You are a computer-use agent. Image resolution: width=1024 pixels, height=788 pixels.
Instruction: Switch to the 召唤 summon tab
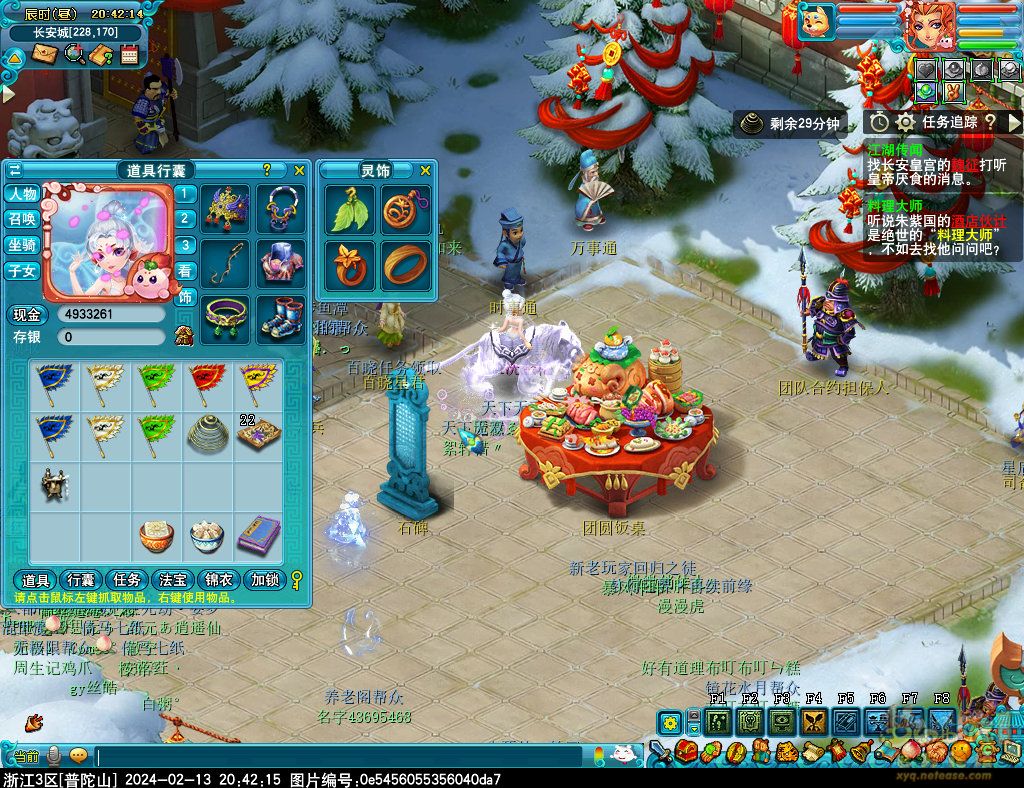[x=22, y=219]
